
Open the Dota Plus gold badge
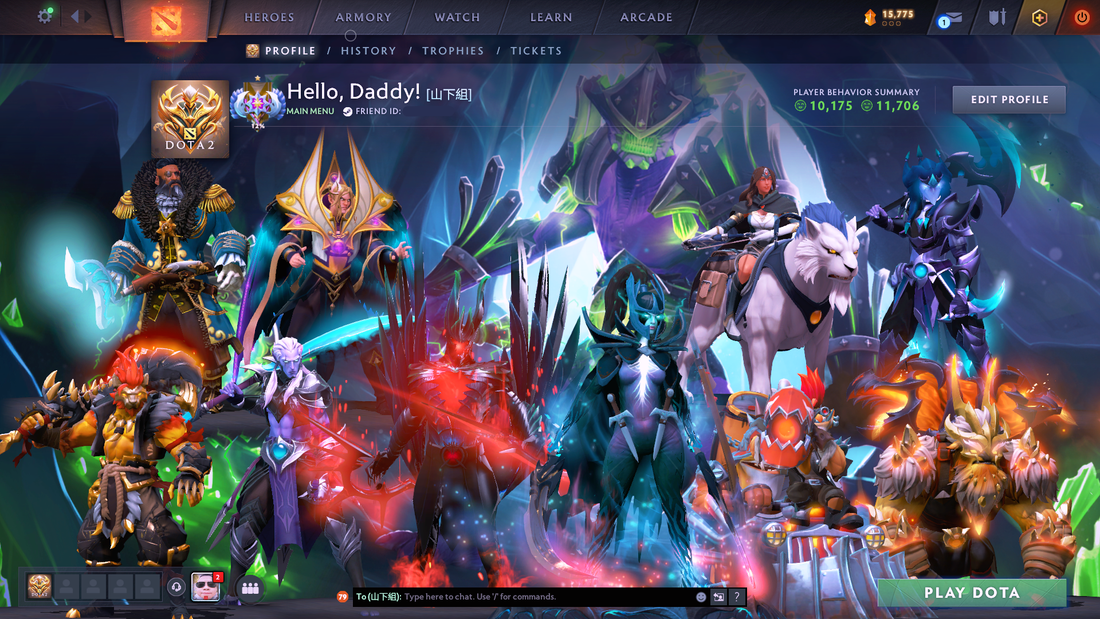[x=1039, y=17]
